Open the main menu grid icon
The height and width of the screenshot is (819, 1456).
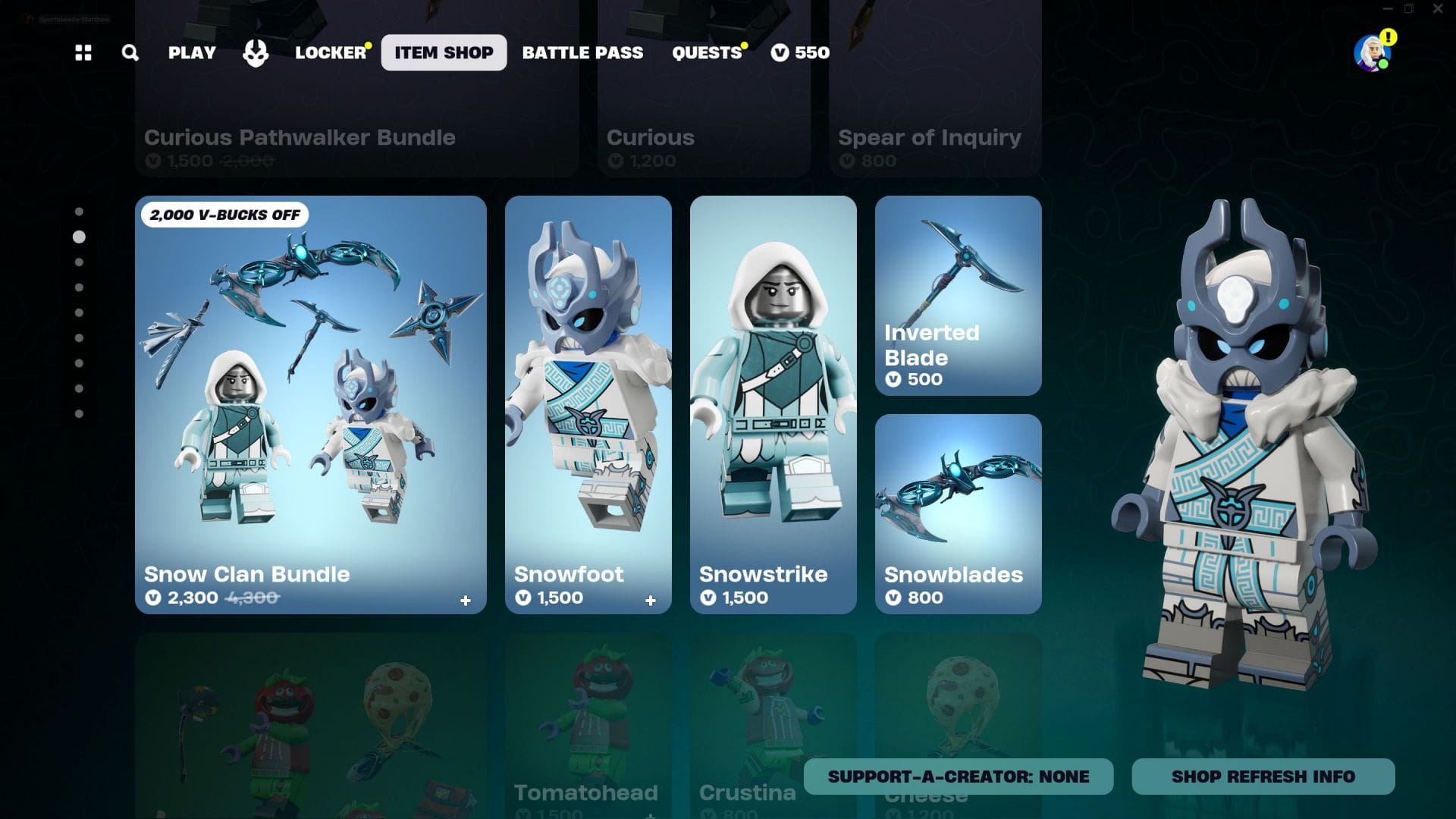[83, 52]
